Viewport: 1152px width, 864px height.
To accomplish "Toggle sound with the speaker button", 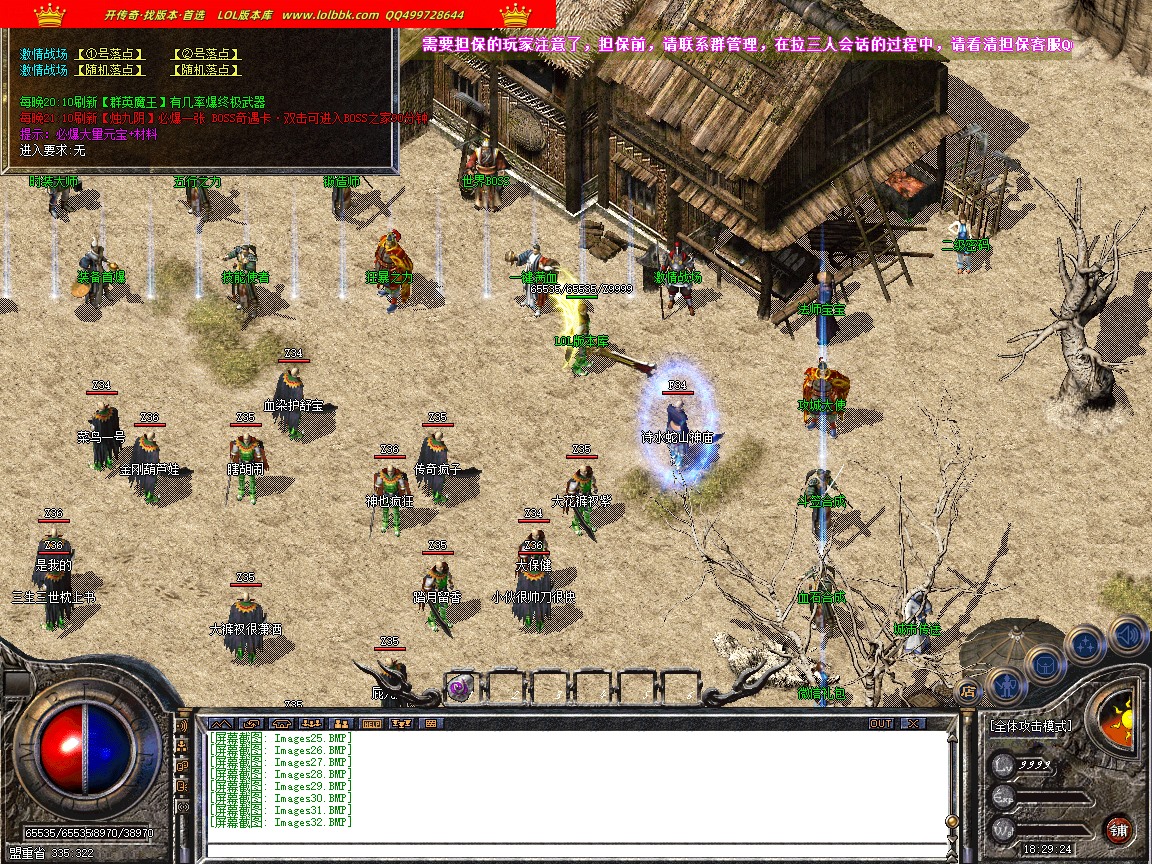I will (1126, 634).
